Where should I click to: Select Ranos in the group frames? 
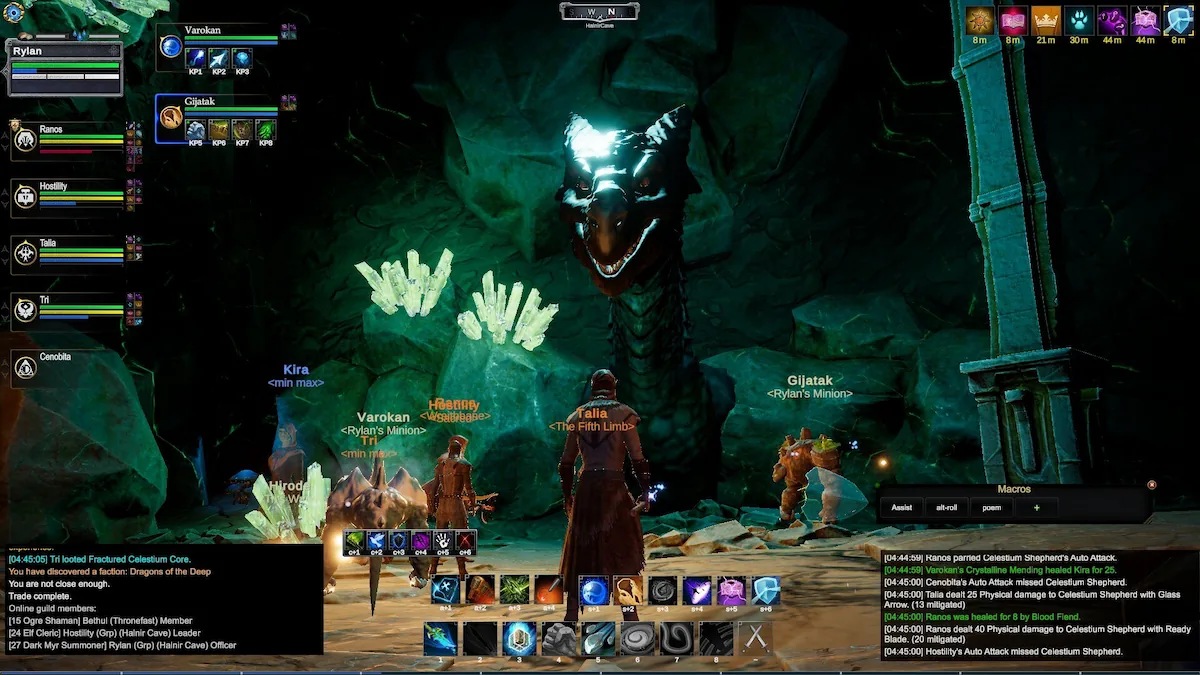(x=68, y=139)
